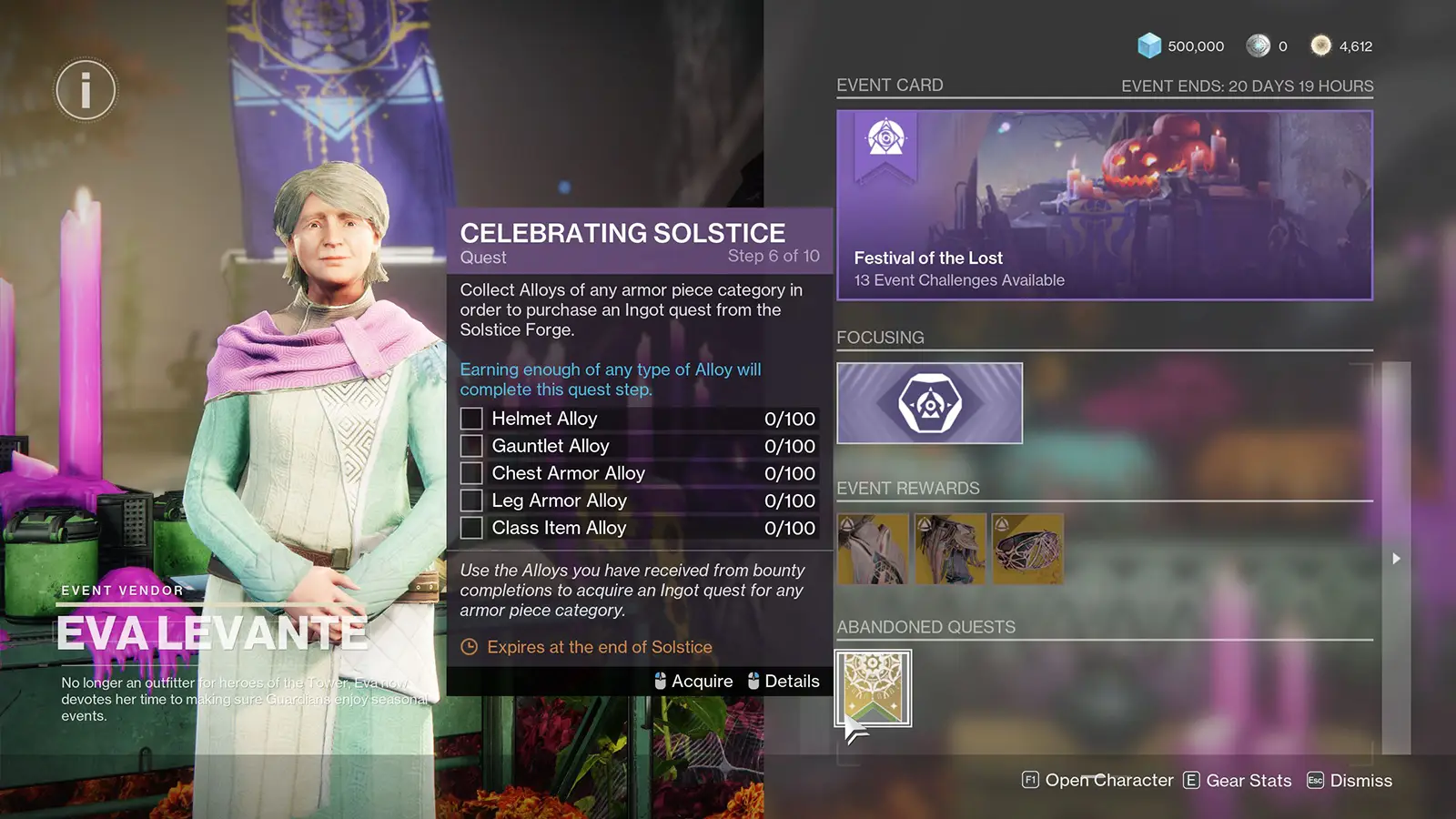The height and width of the screenshot is (819, 1456).
Task: Select the Silver currency icon
Action: point(1259,45)
